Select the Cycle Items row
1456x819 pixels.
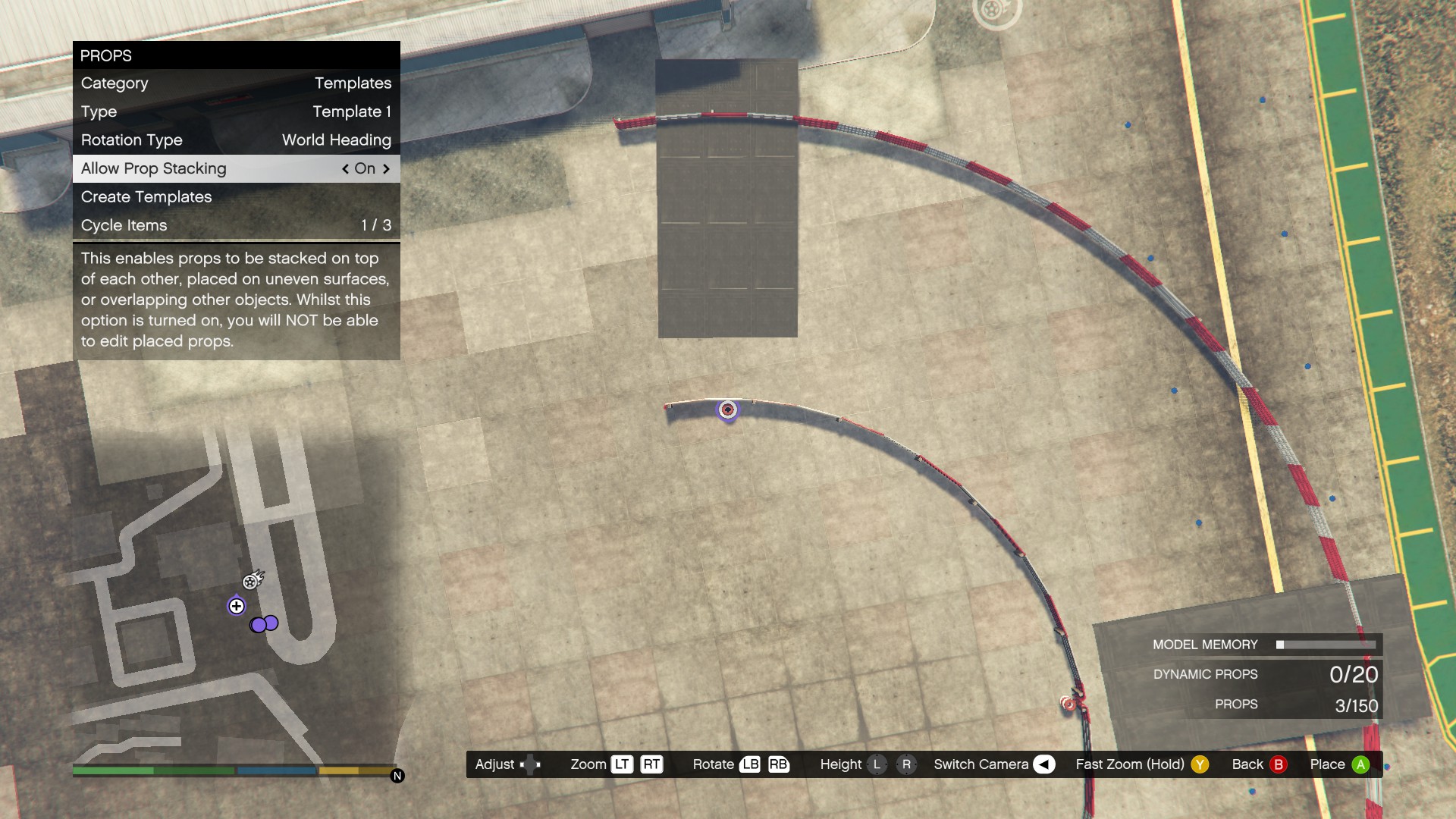236,225
